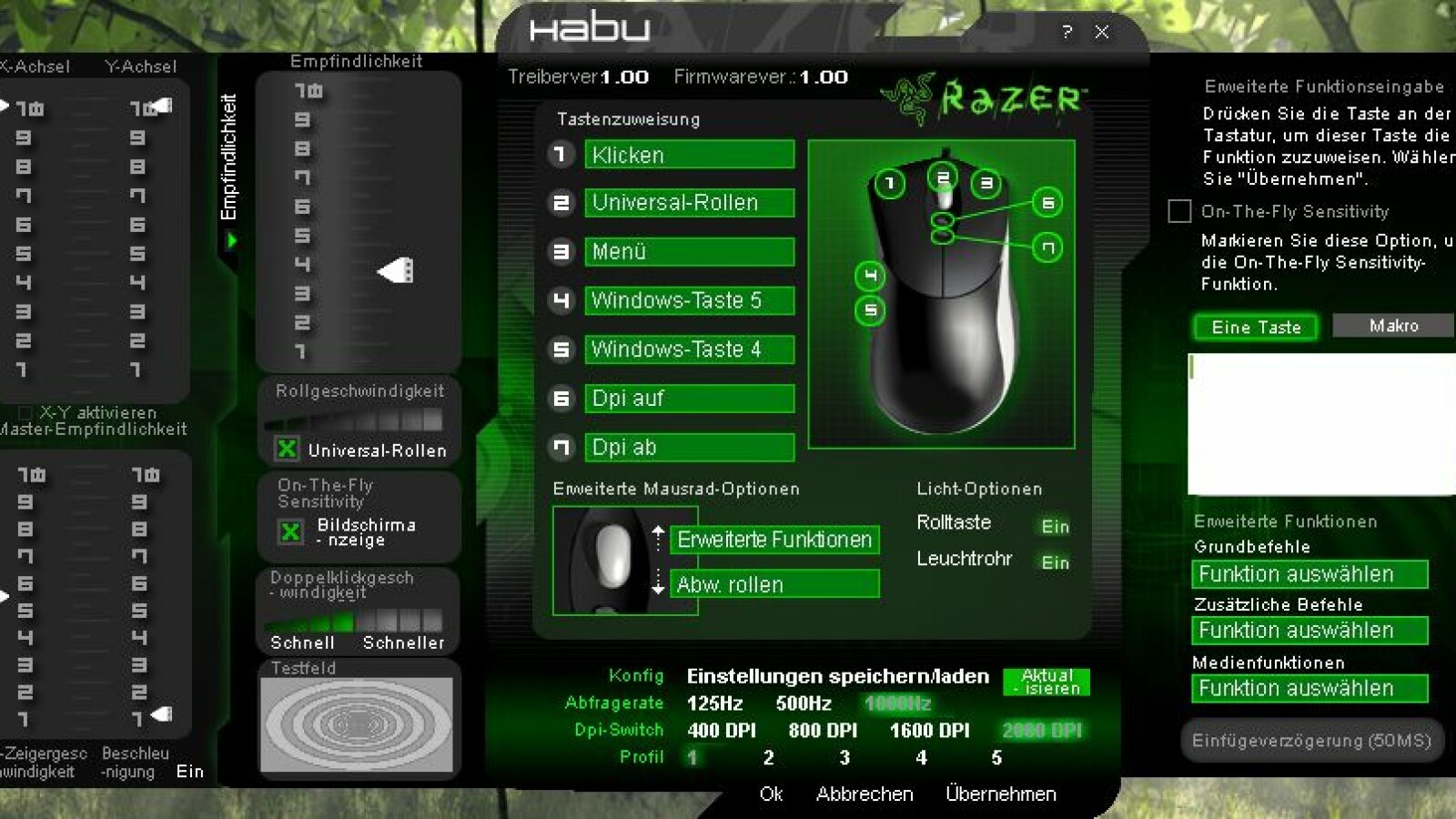Uncheck Universal-Rollen under Rollgeschwindigkeit

tap(288, 449)
